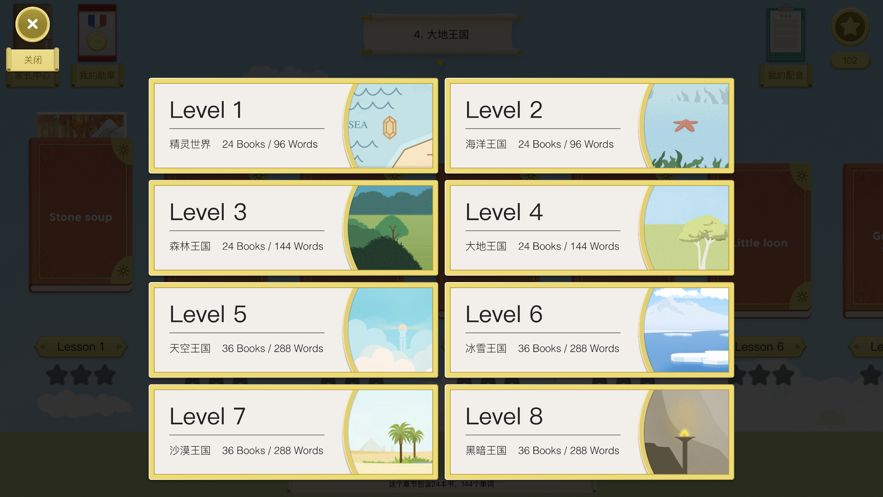Choose Level 2 海洋王国 tile
This screenshot has height=497, width=883.
[x=589, y=126]
